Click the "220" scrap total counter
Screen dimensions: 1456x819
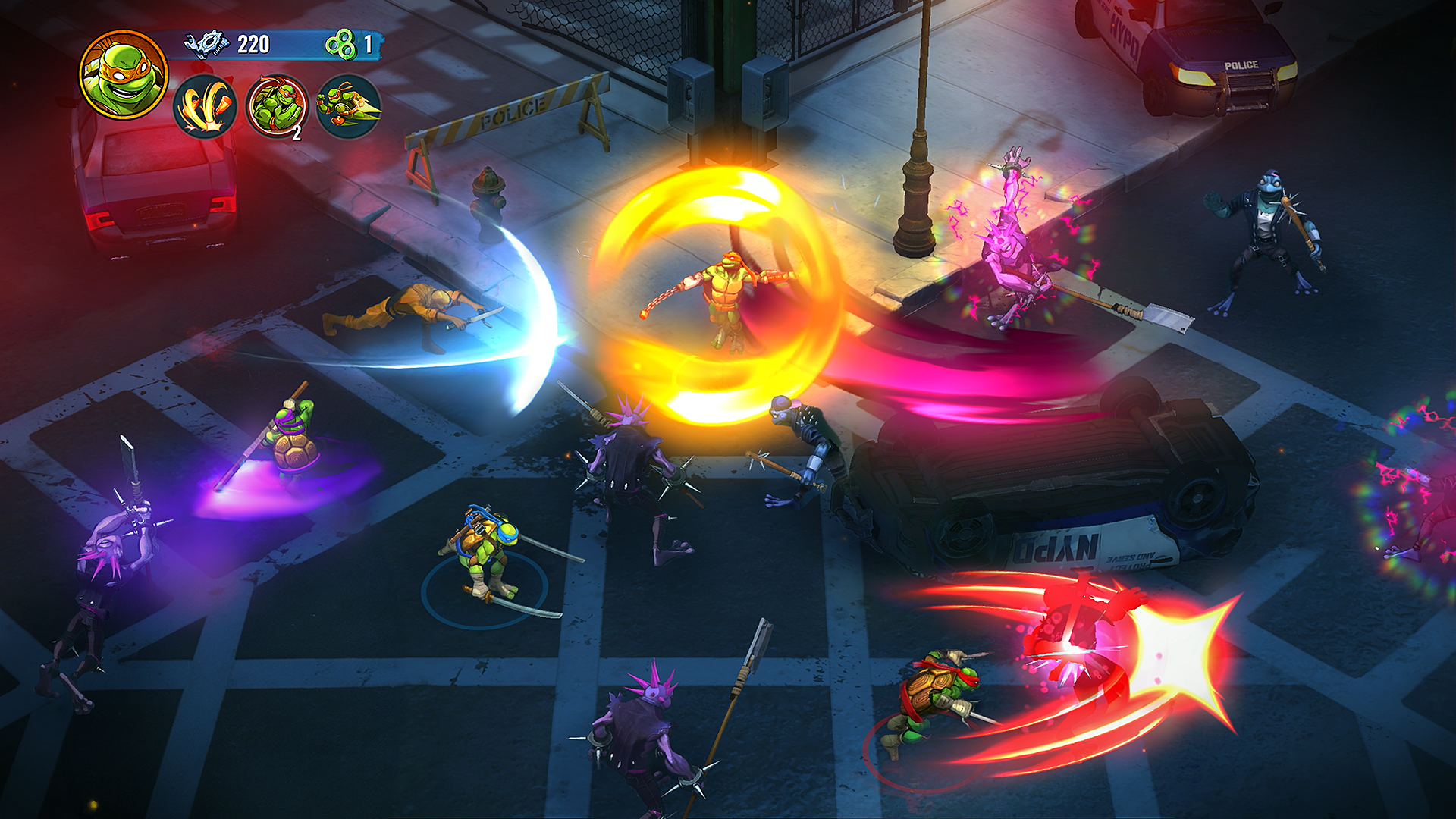coord(252,43)
